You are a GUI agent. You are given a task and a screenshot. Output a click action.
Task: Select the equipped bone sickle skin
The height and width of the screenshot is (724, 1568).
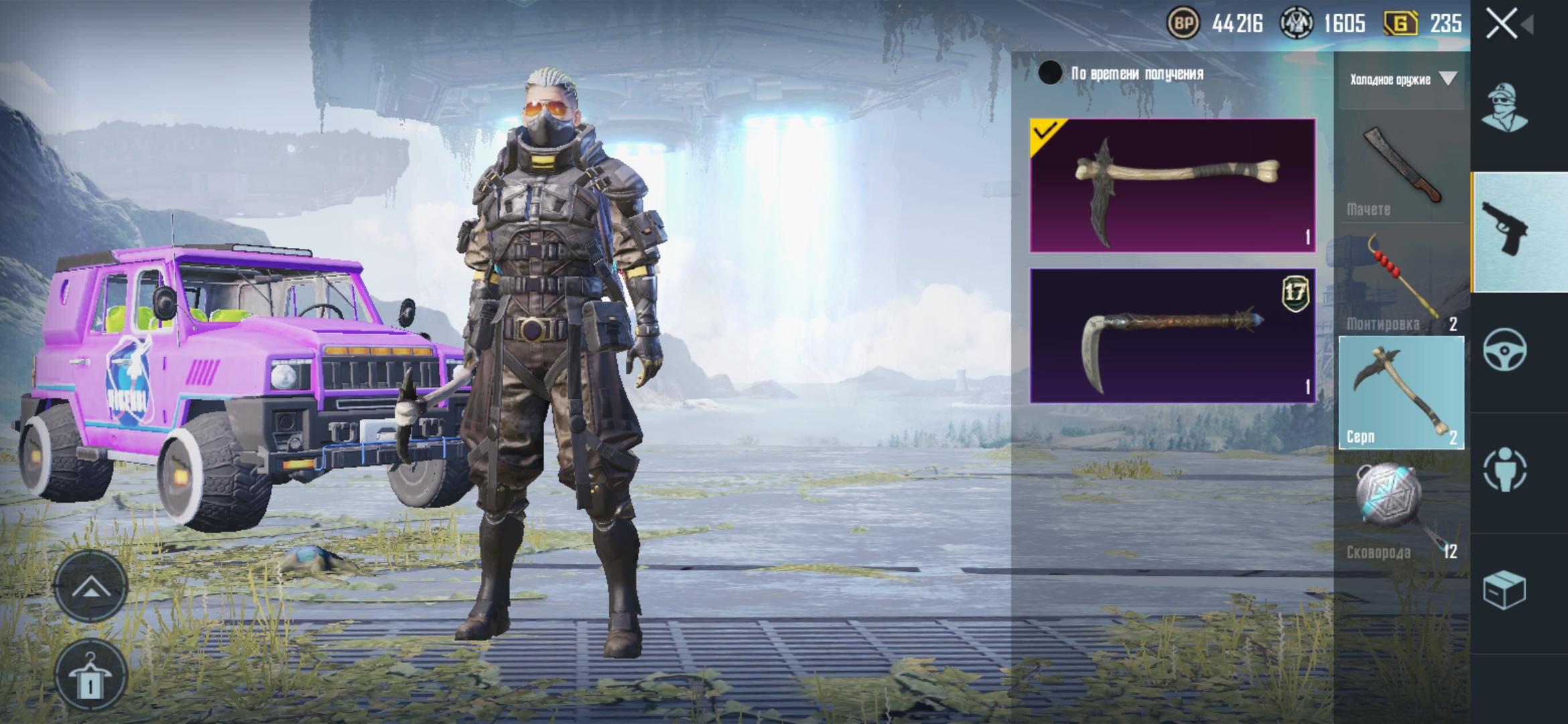coord(1173,186)
